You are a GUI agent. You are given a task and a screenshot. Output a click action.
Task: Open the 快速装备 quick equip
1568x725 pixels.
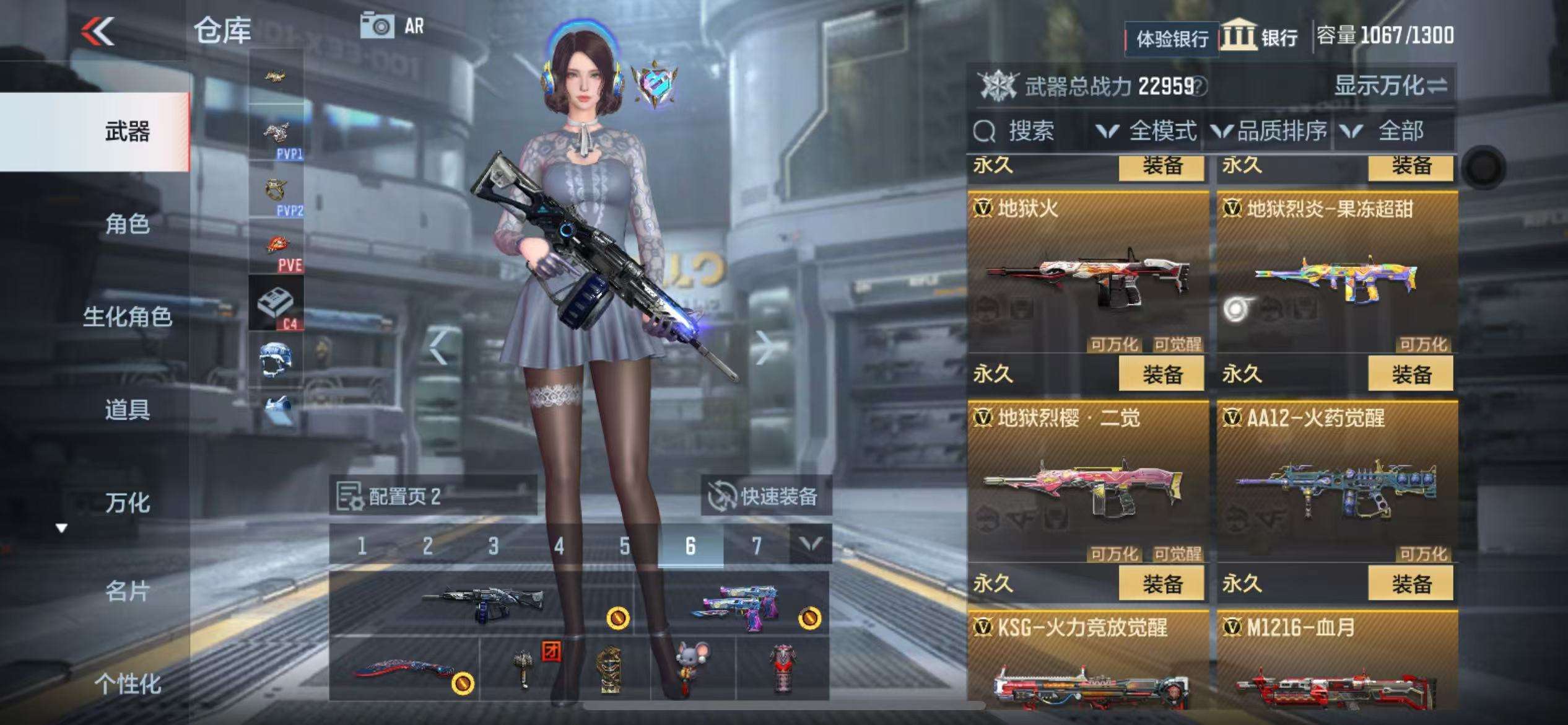[x=765, y=496]
